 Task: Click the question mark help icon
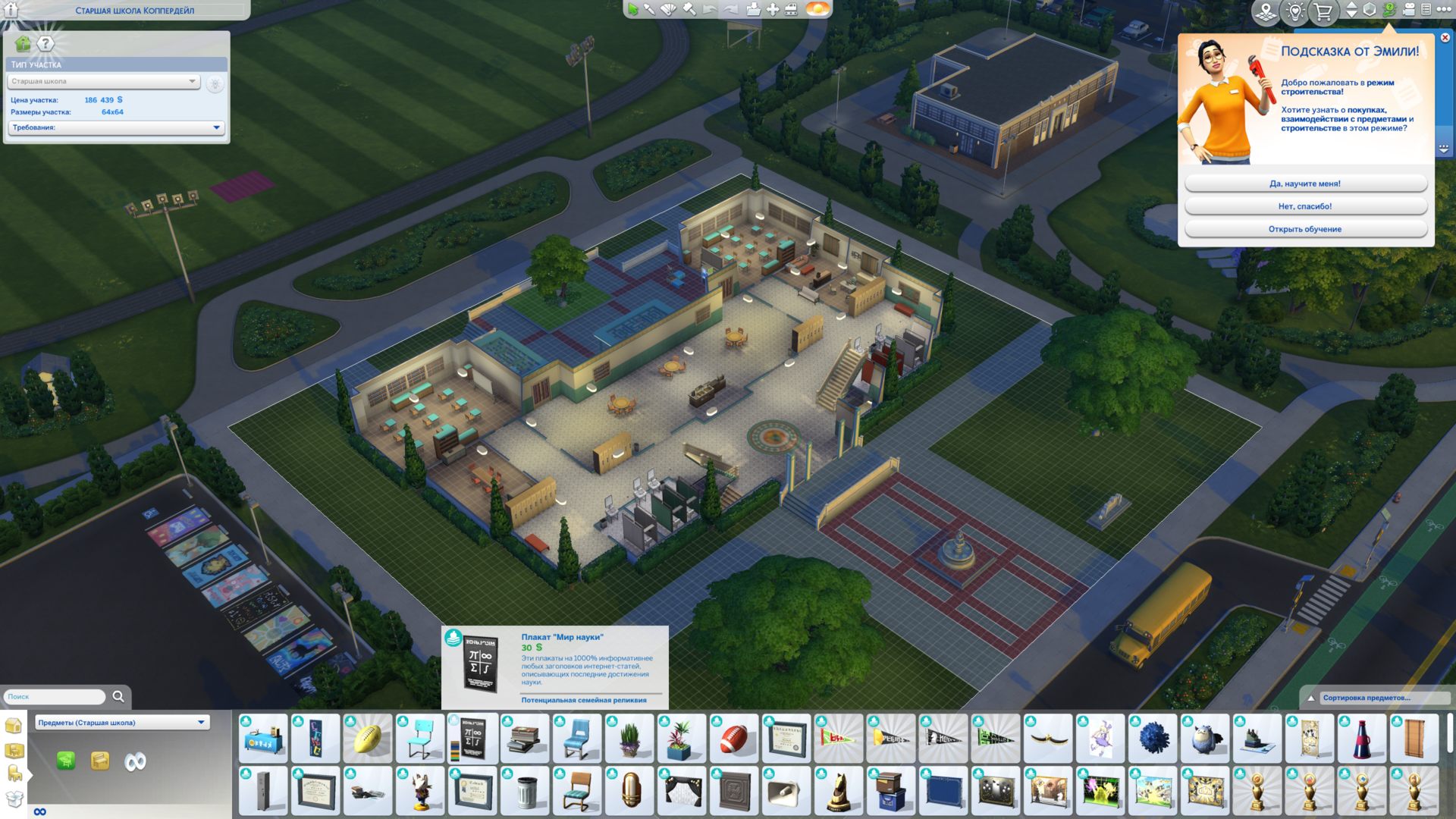45,44
